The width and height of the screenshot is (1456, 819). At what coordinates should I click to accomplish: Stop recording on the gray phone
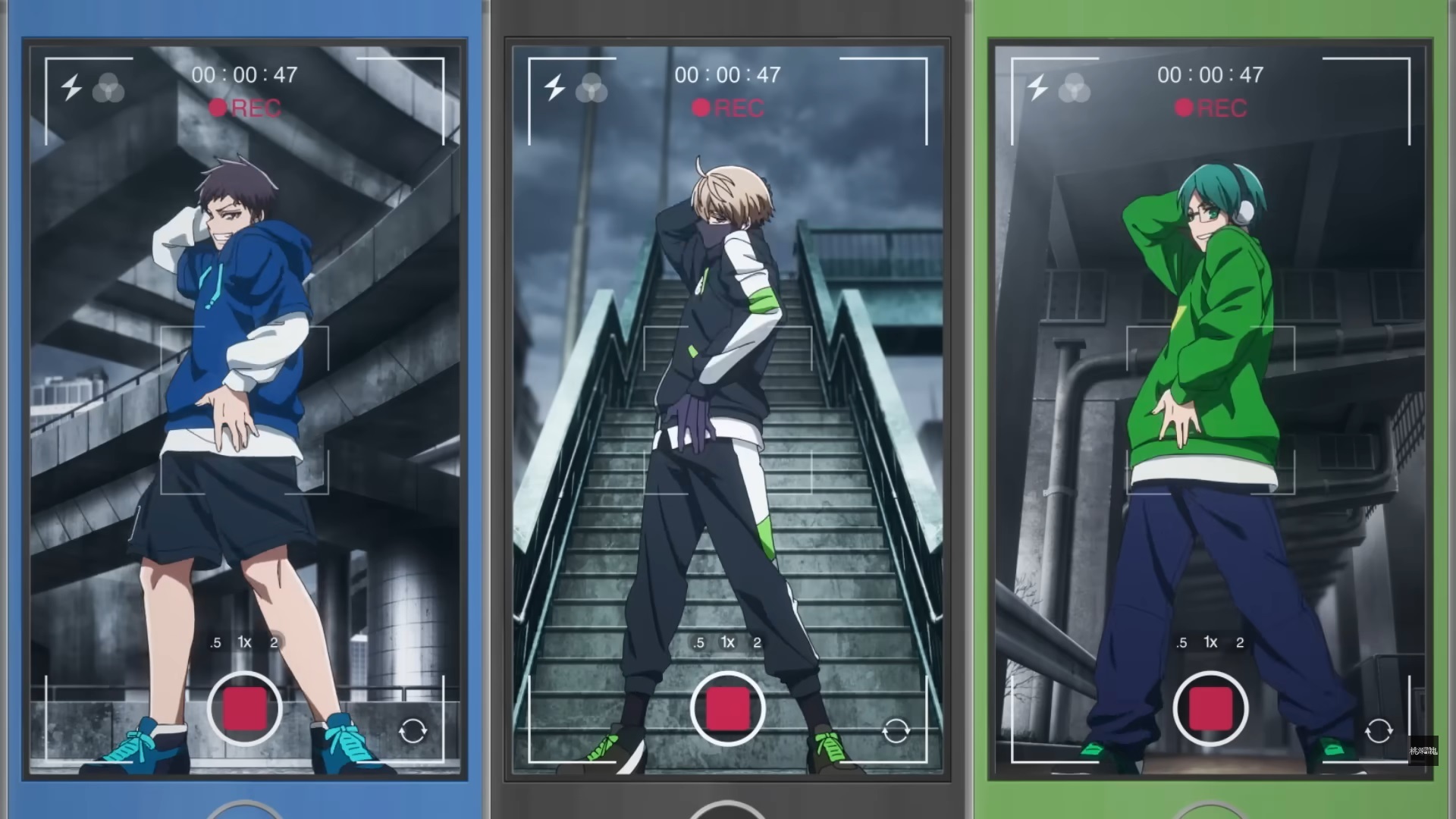coord(727,709)
